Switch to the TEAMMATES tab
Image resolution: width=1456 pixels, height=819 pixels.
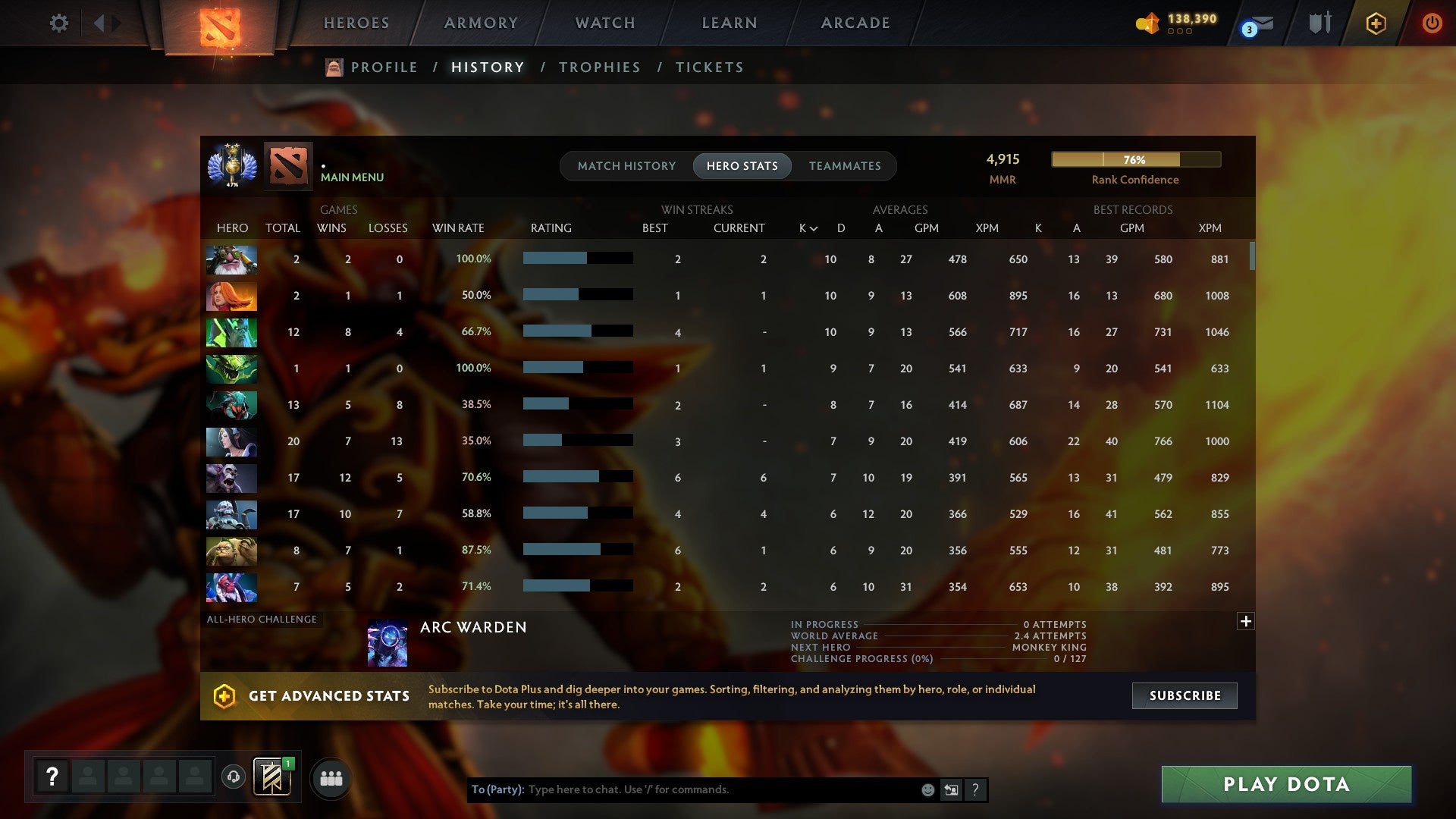click(845, 165)
